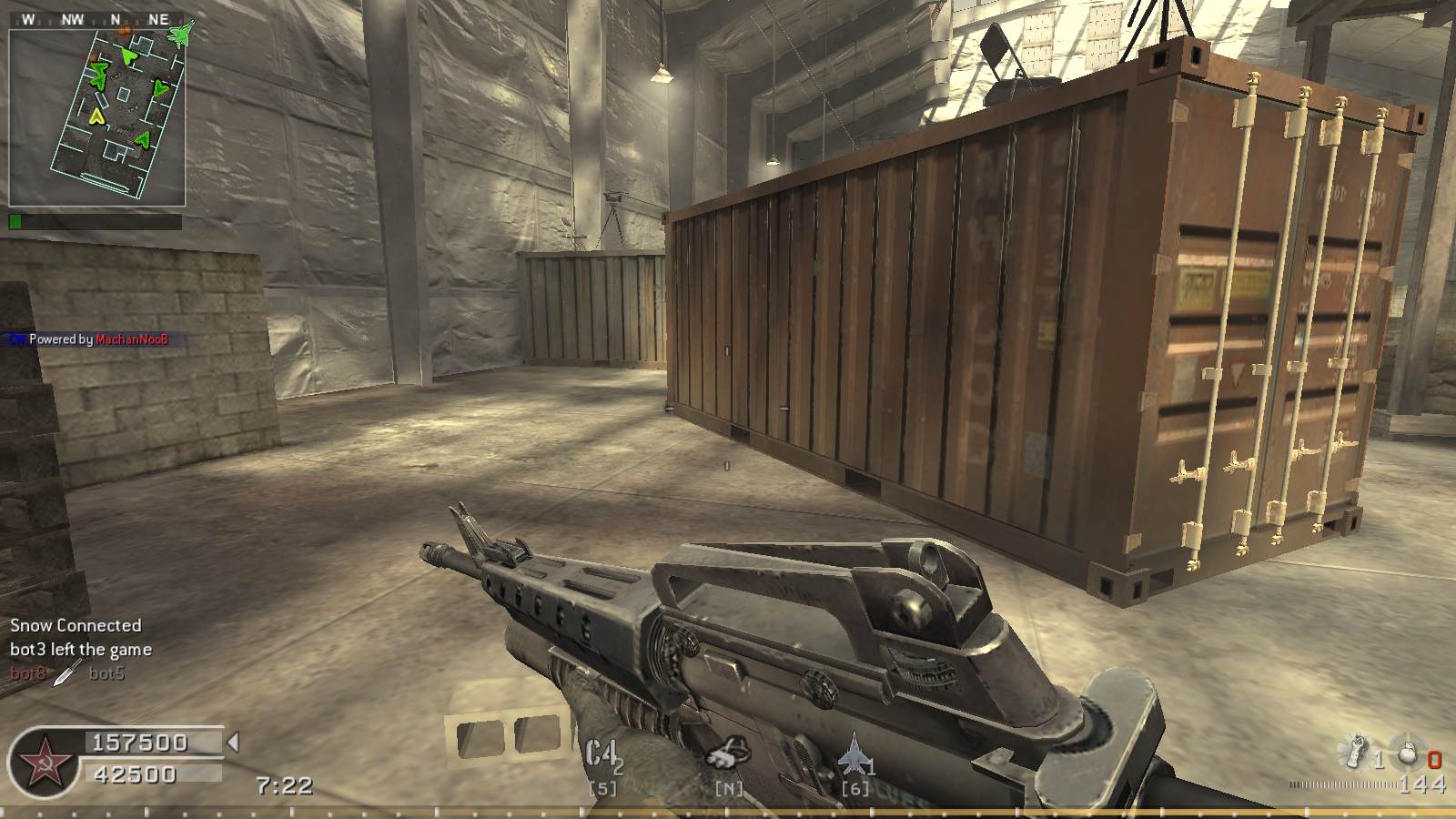Click the compass heading strip

(97, 19)
